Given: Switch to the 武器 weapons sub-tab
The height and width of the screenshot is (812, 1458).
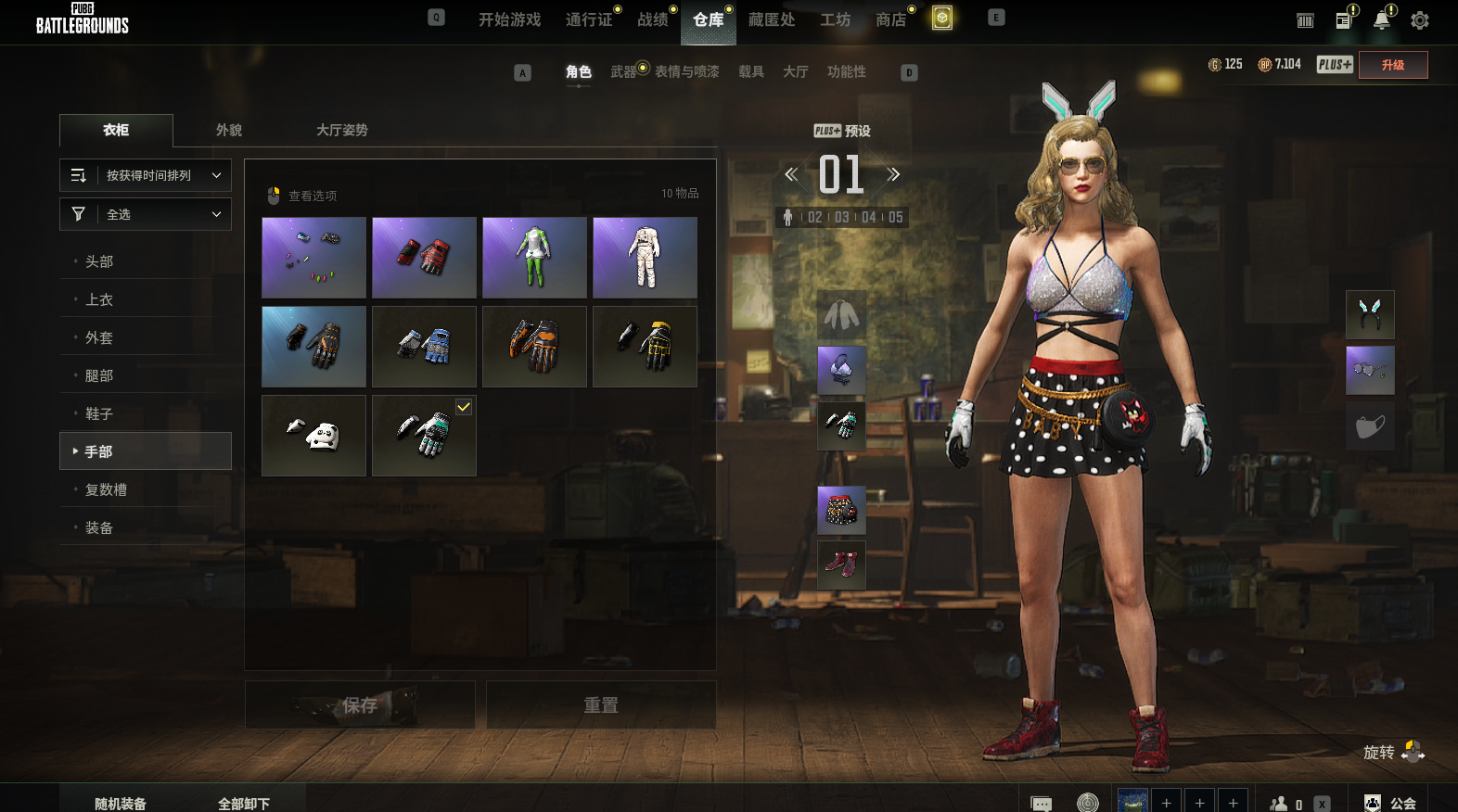Looking at the screenshot, I should 623,71.
